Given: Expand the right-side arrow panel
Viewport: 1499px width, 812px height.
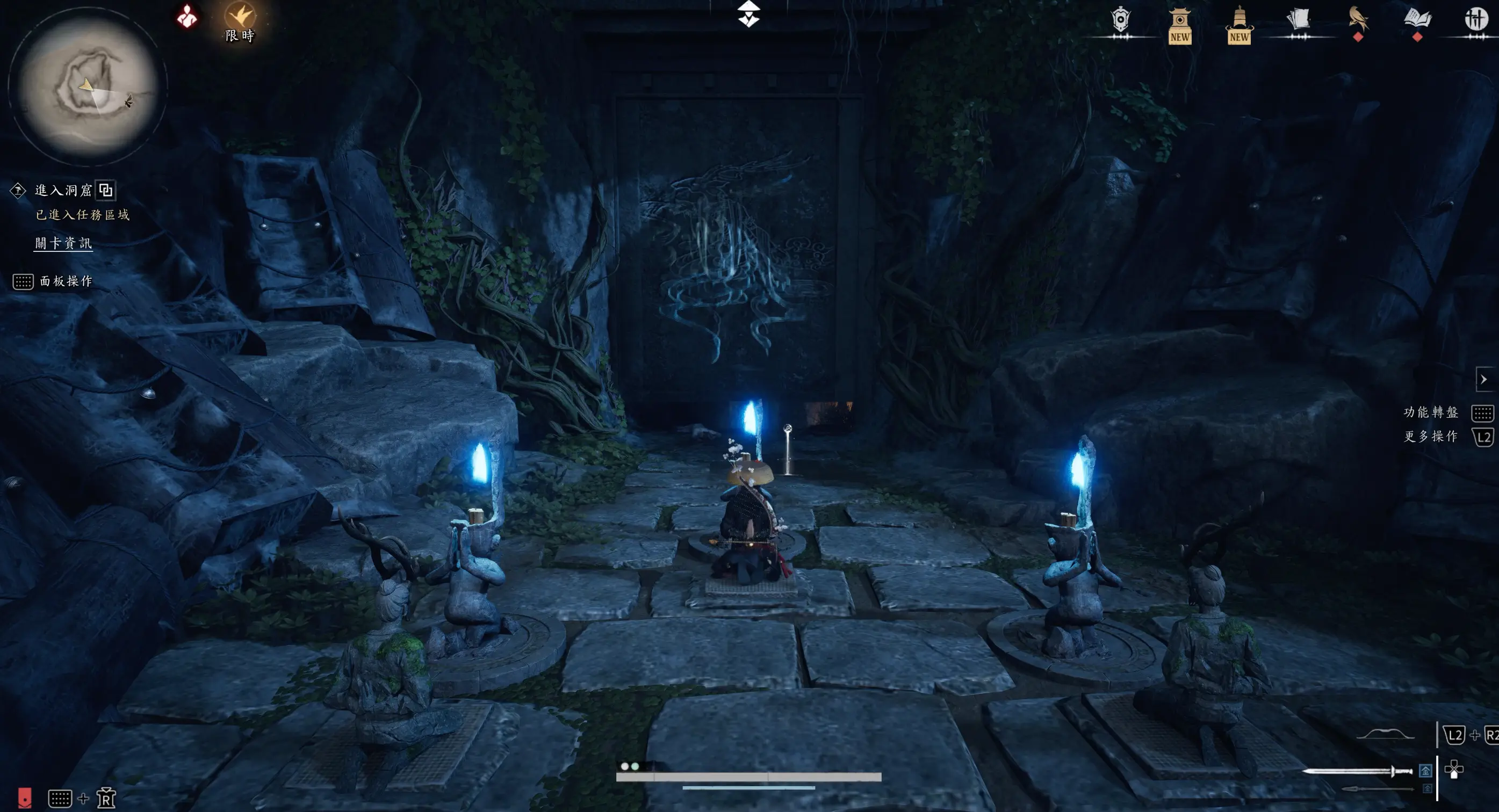Looking at the screenshot, I should (1483, 379).
